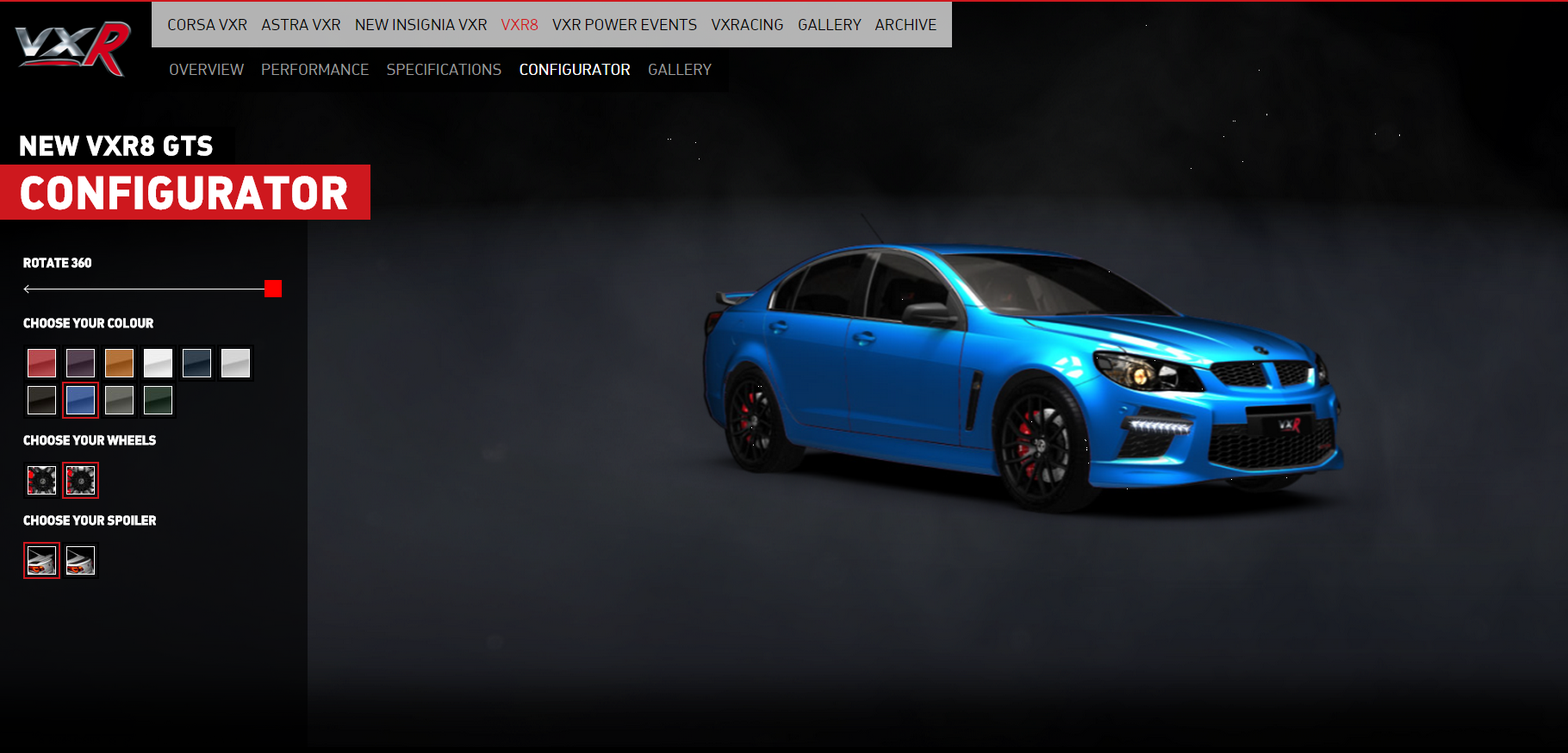
Task: Visit the GALLERY page
Action: (x=829, y=24)
